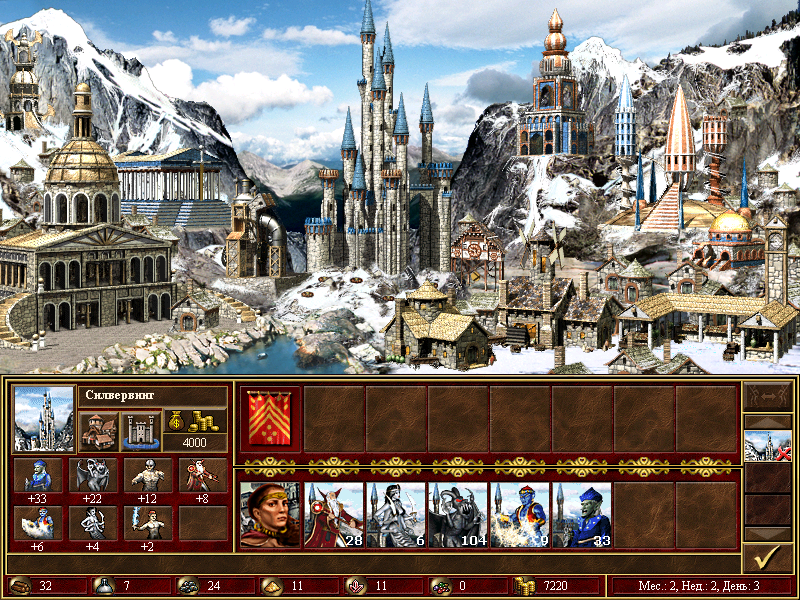Select the Gremlin stack of 33
Screen dimensions: 800x600
pos(581,515)
